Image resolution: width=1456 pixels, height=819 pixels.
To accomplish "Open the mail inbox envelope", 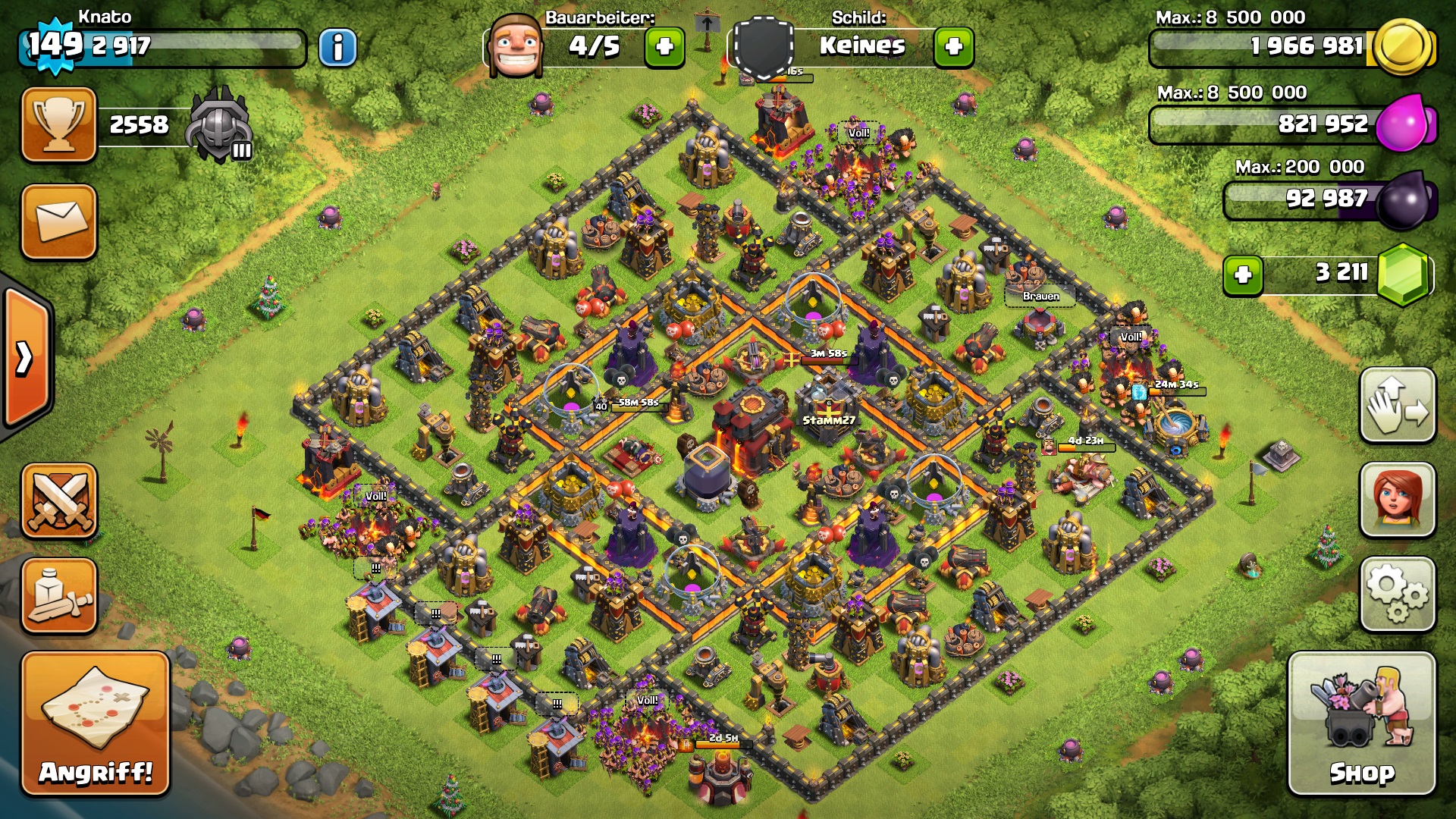I will [59, 221].
